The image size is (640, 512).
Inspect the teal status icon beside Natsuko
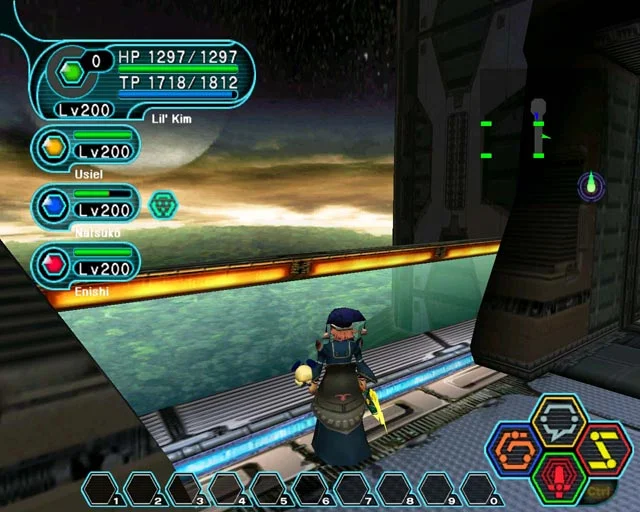pos(162,205)
